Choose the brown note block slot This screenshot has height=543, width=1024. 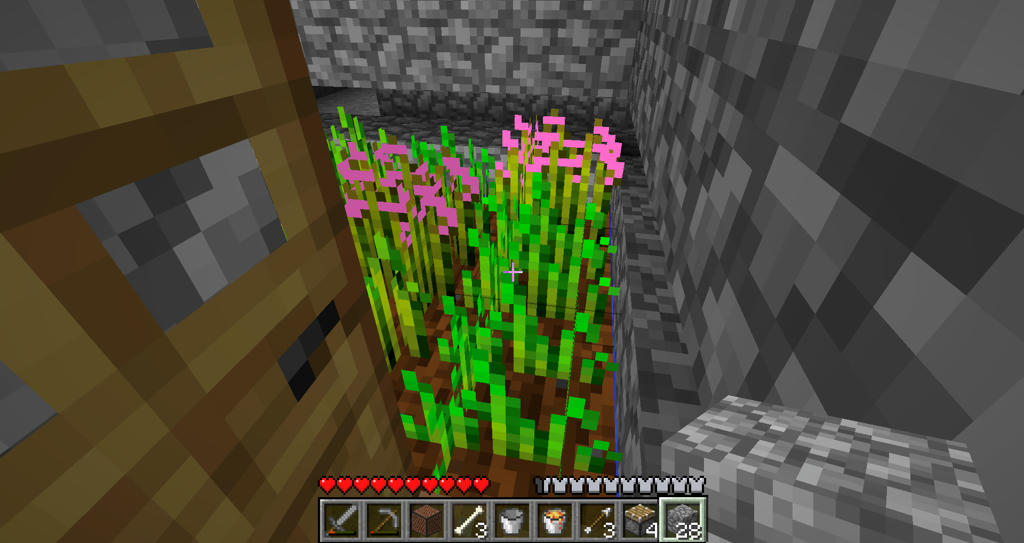(x=427, y=519)
